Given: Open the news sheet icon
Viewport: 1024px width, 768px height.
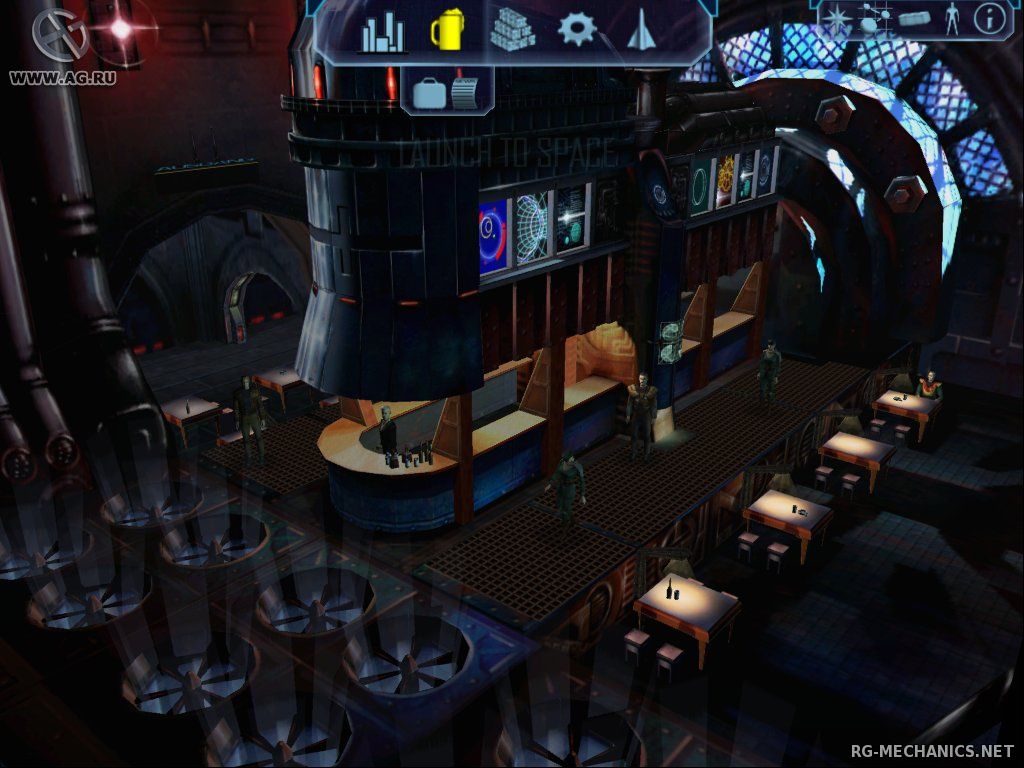Looking at the screenshot, I should click(x=466, y=92).
